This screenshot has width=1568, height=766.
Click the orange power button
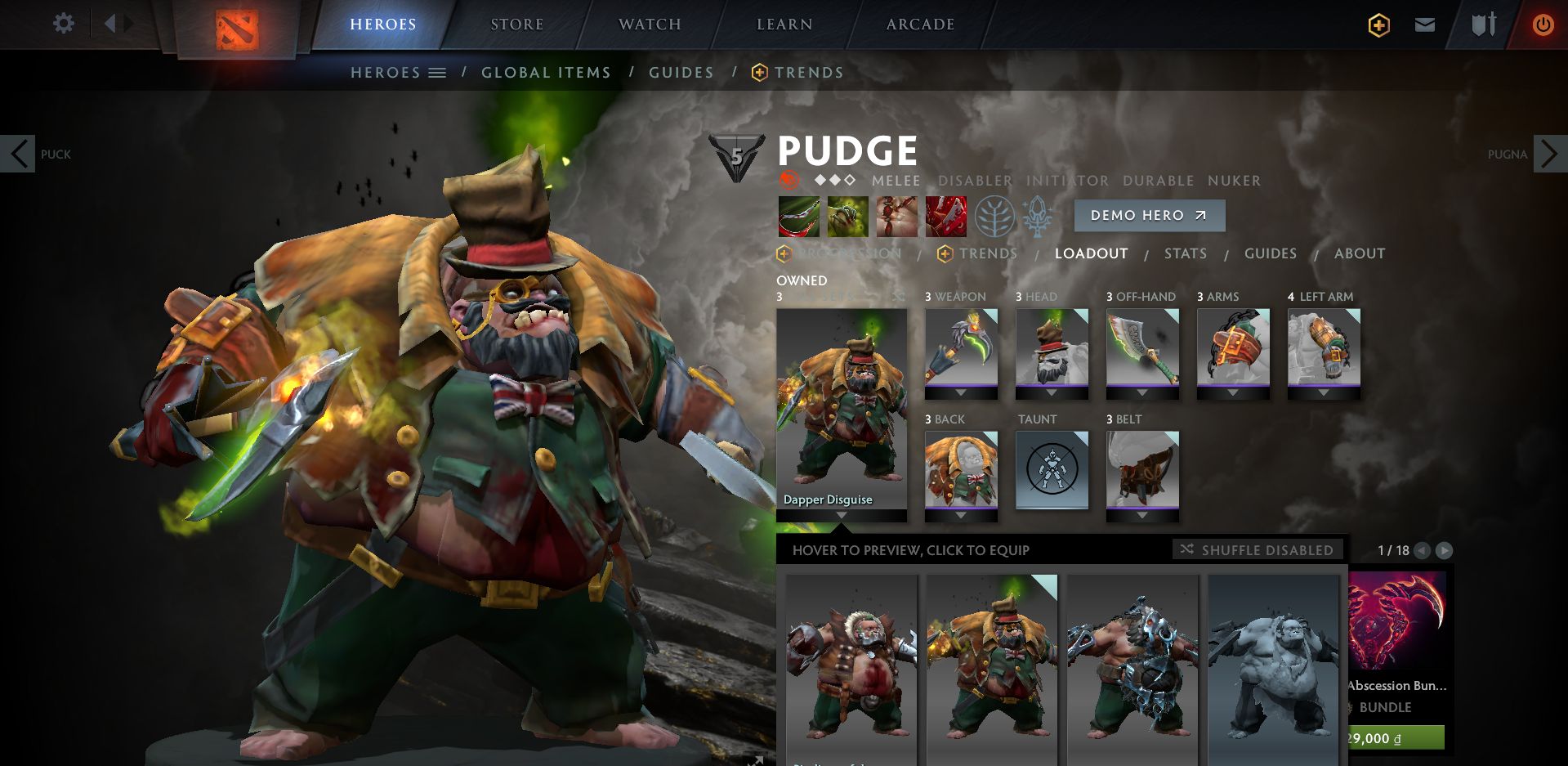[x=1543, y=25]
